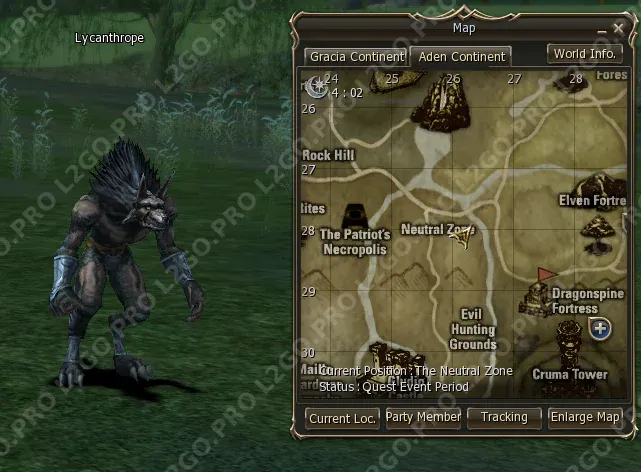The width and height of the screenshot is (641, 472).
Task: Click the Evil Hunting Grounds label
Action: click(x=472, y=330)
